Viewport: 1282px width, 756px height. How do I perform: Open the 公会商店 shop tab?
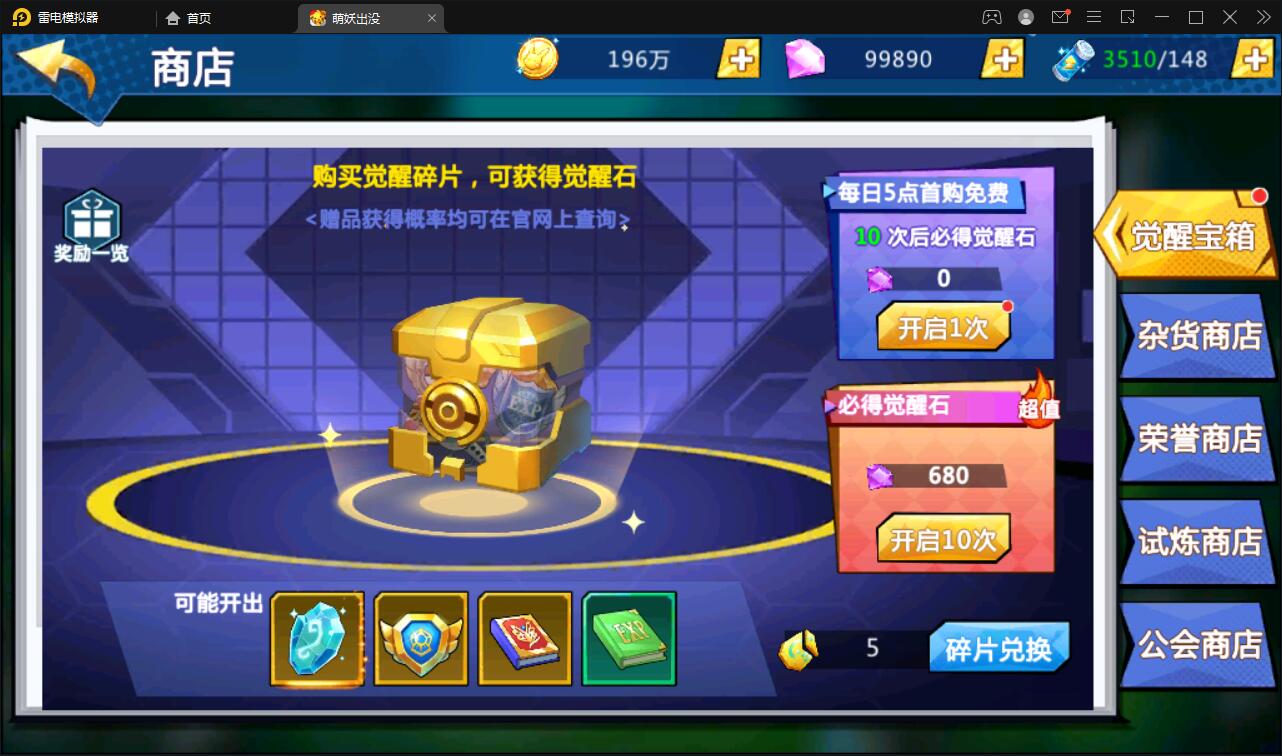pos(1197,645)
